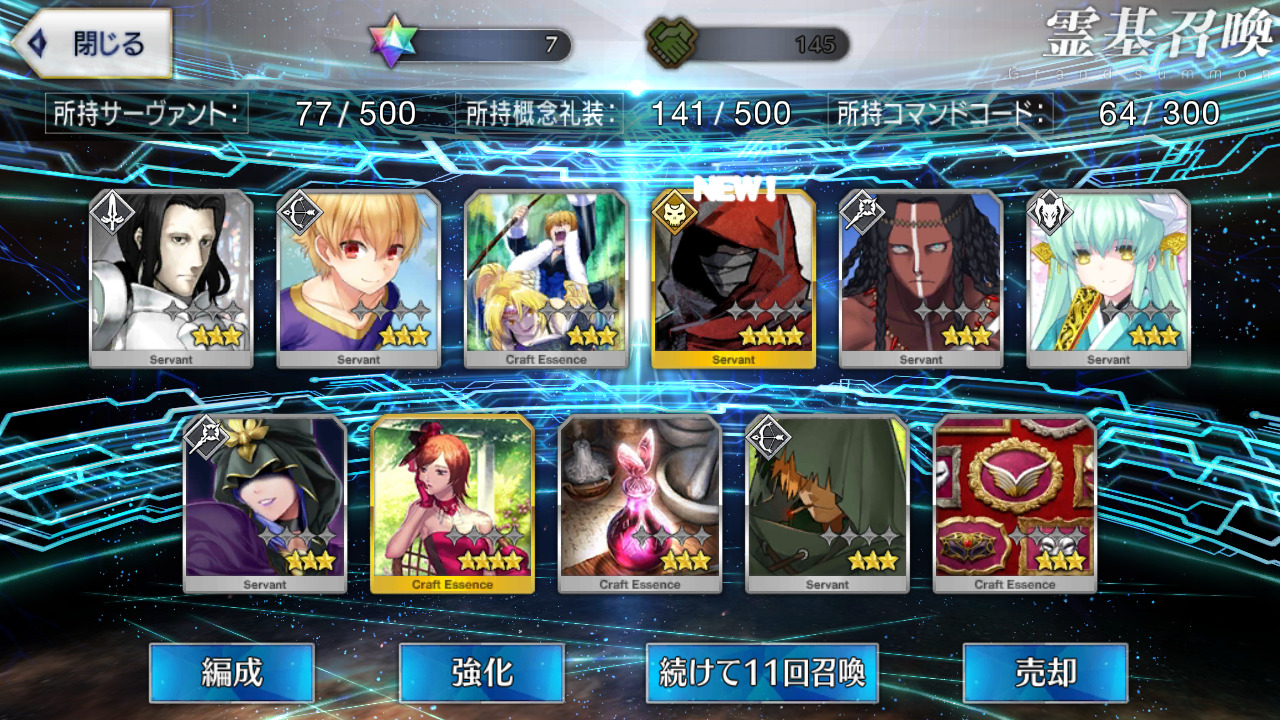Open the 編成 formation menu
The width and height of the screenshot is (1280, 720).
232,673
